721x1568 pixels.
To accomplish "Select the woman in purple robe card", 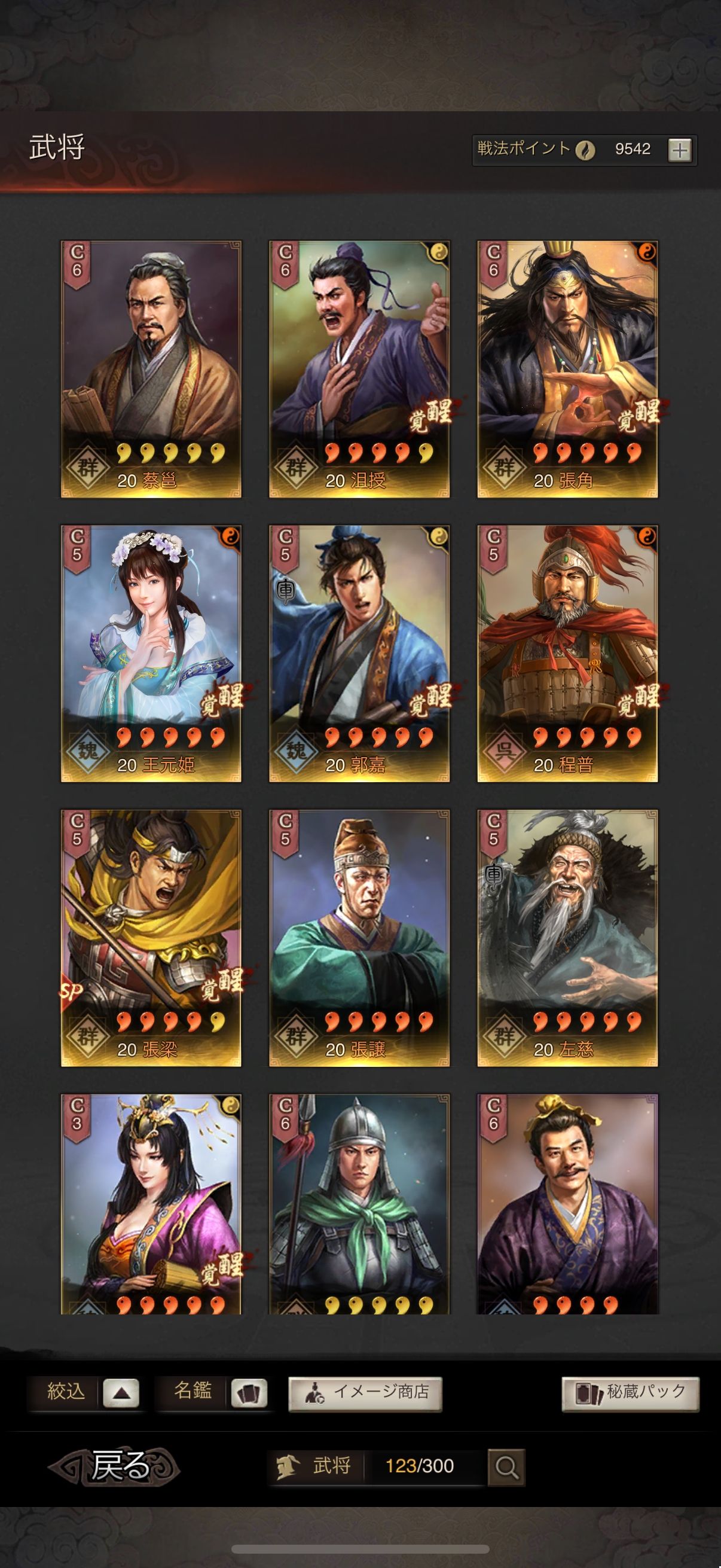I will pyautogui.click(x=151, y=1202).
